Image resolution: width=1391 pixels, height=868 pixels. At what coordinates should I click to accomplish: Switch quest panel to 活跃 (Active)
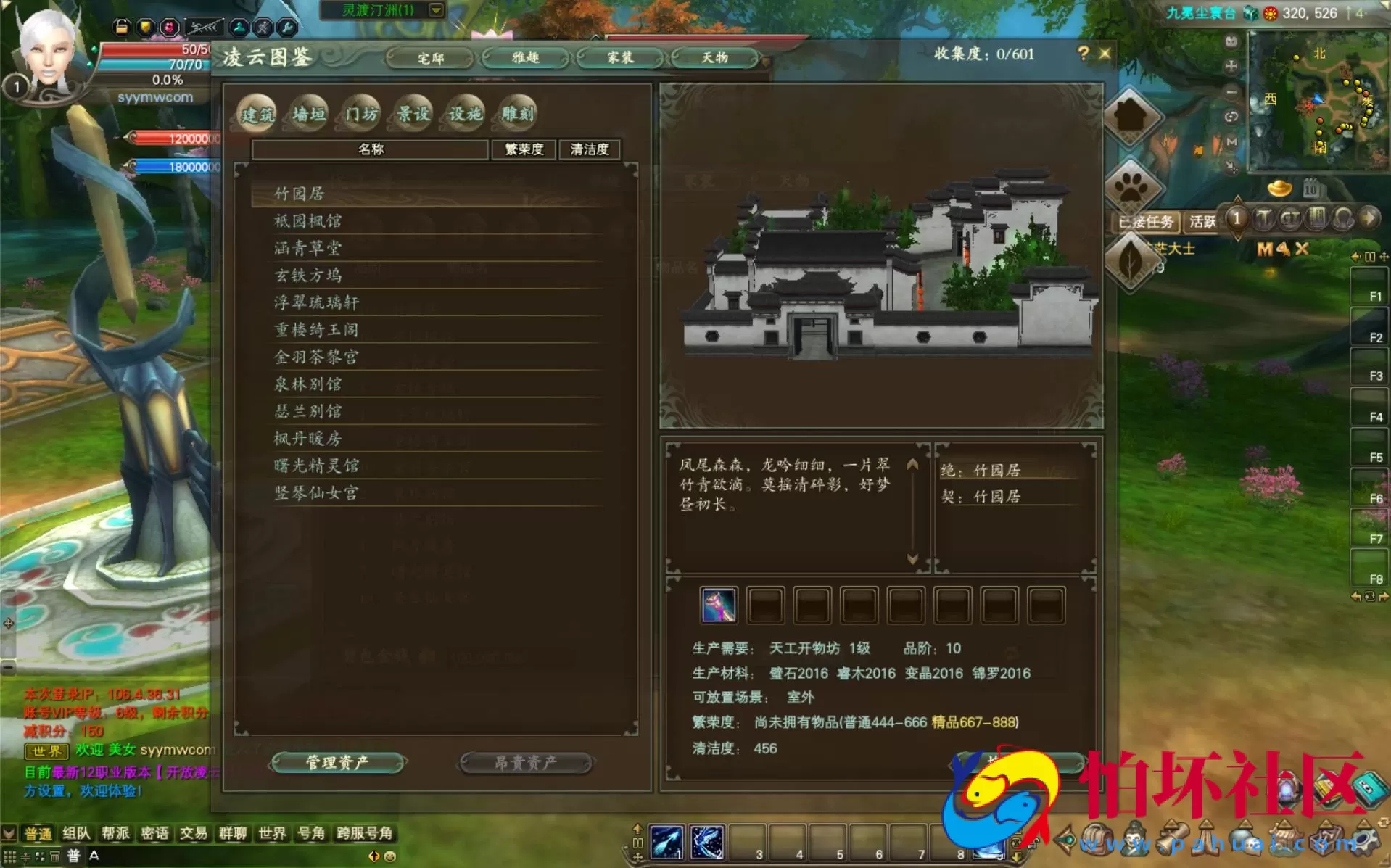1202,222
